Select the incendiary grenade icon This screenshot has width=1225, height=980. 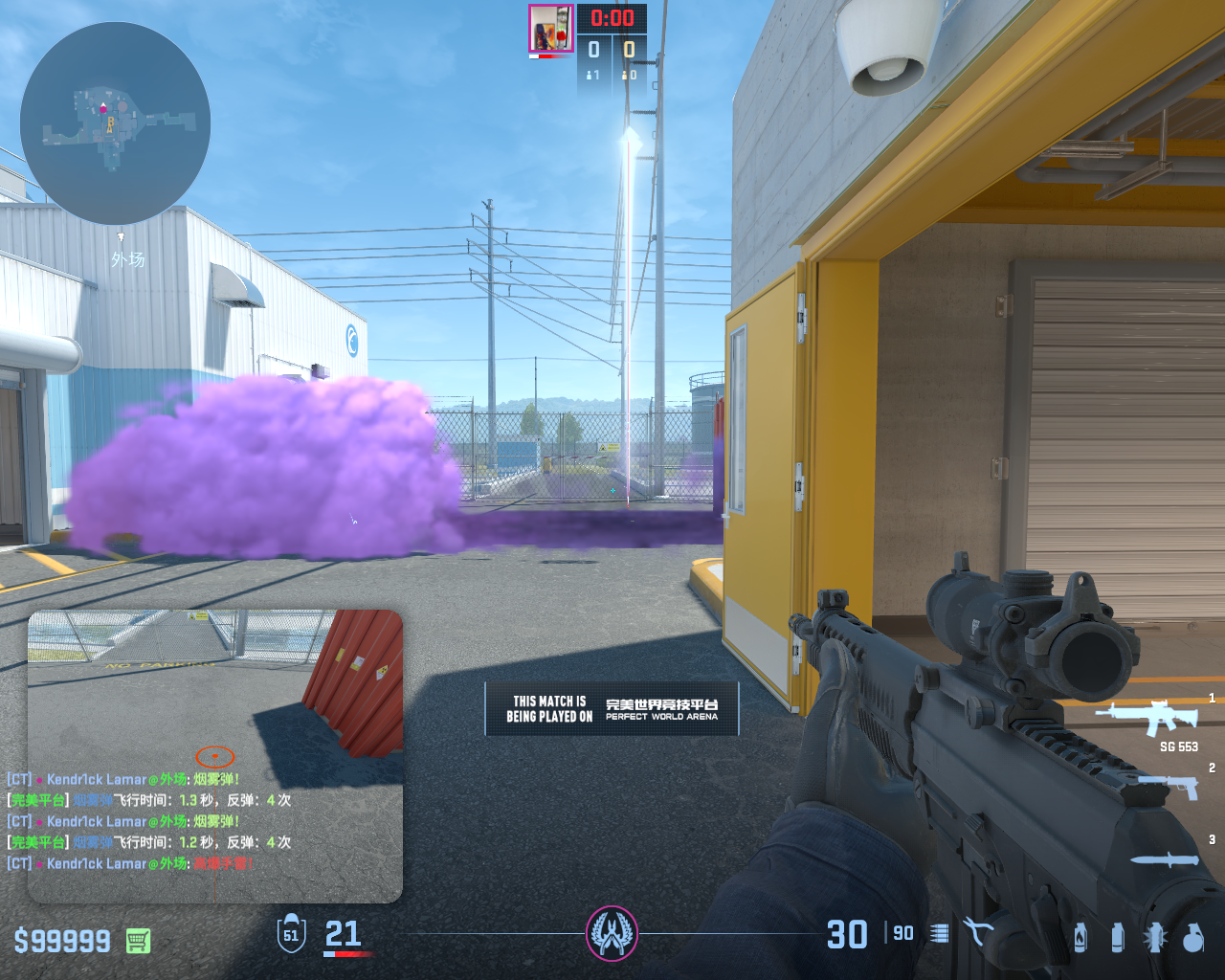[x=1080, y=937]
